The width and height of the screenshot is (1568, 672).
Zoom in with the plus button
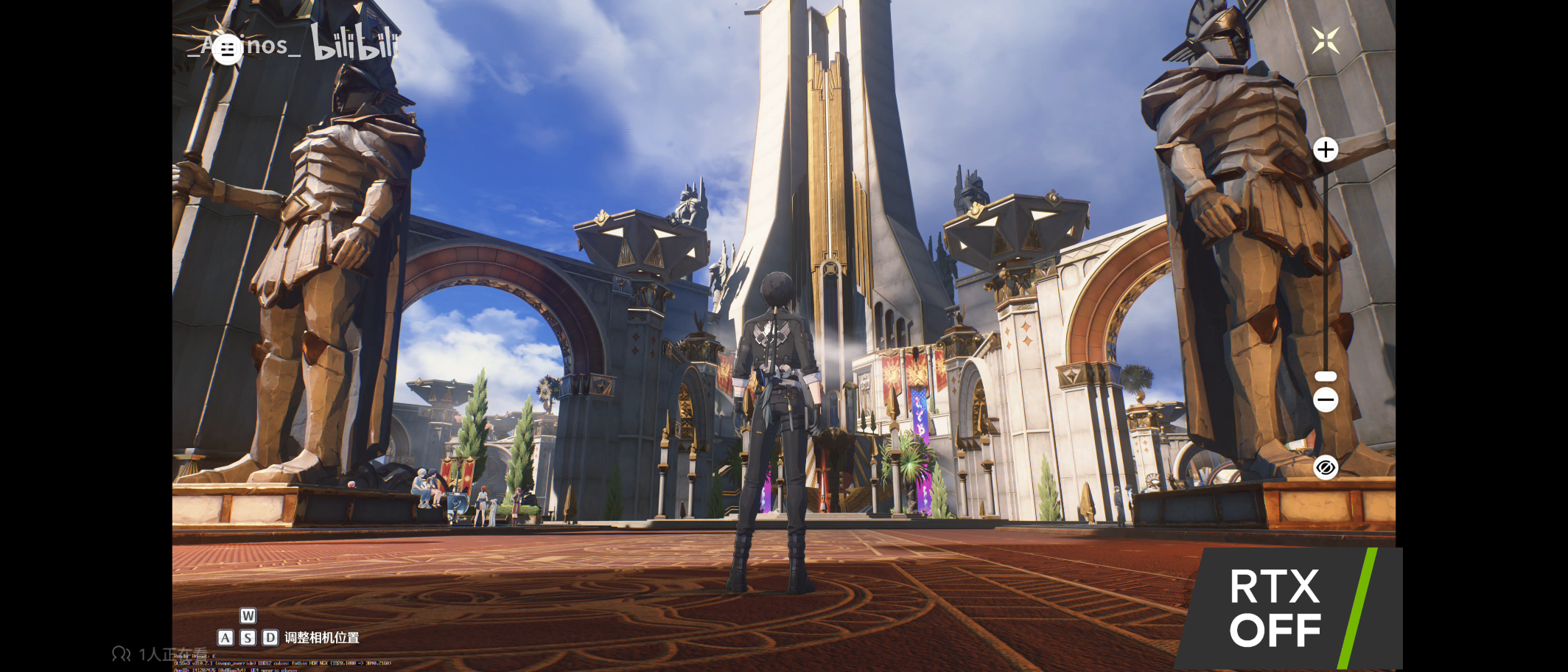(x=1325, y=150)
